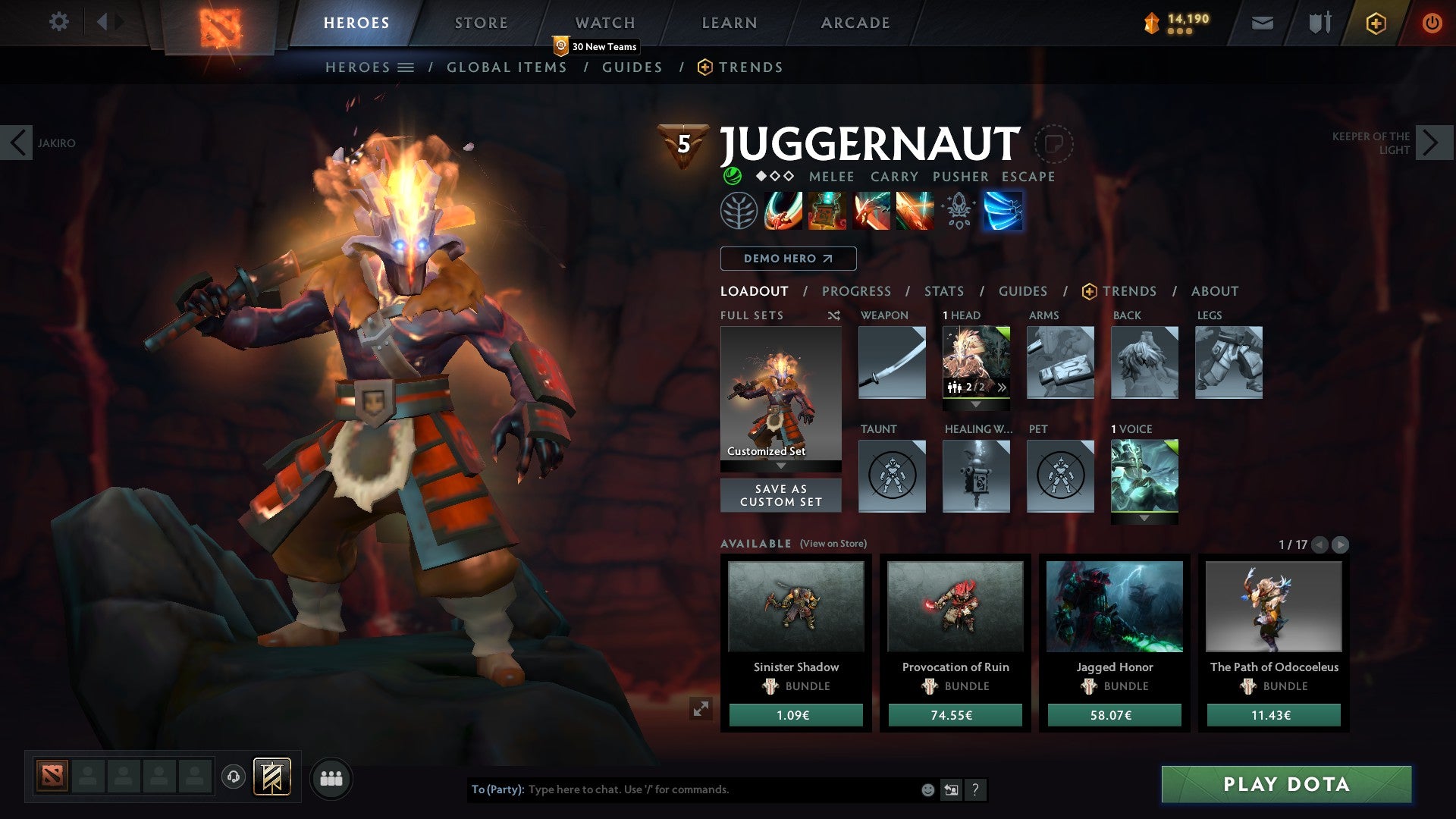Expand the Heroes hamburger menu

click(x=406, y=67)
